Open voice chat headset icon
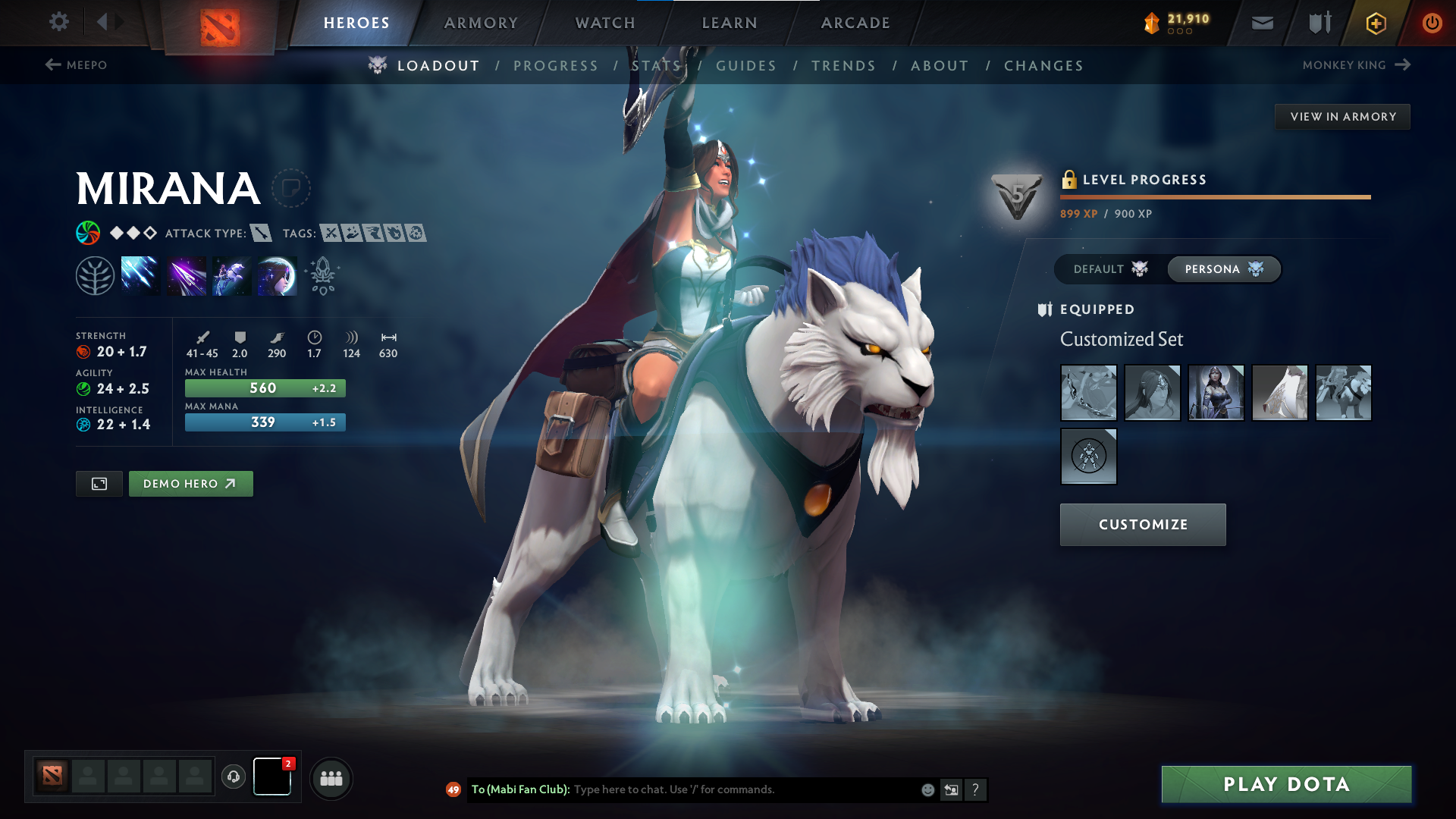This screenshot has width=1456, height=819. [233, 777]
